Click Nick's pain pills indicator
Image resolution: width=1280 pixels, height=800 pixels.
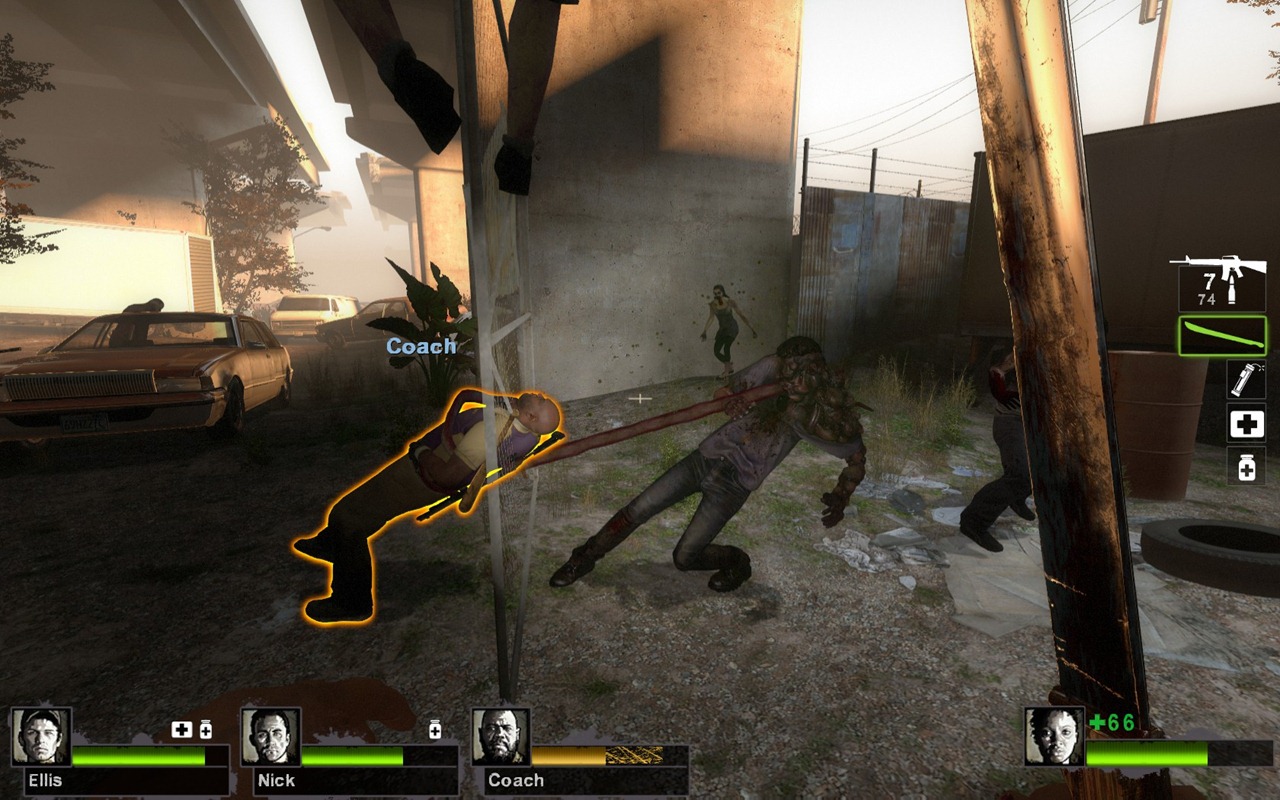435,730
